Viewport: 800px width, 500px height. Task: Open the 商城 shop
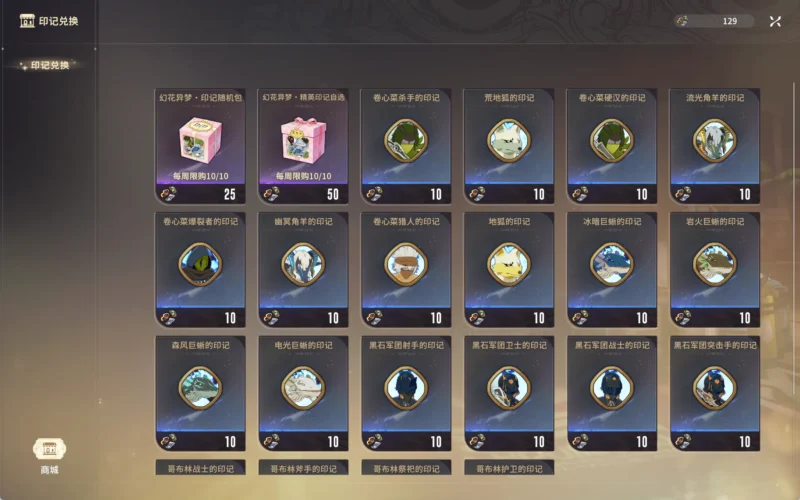(x=50, y=454)
